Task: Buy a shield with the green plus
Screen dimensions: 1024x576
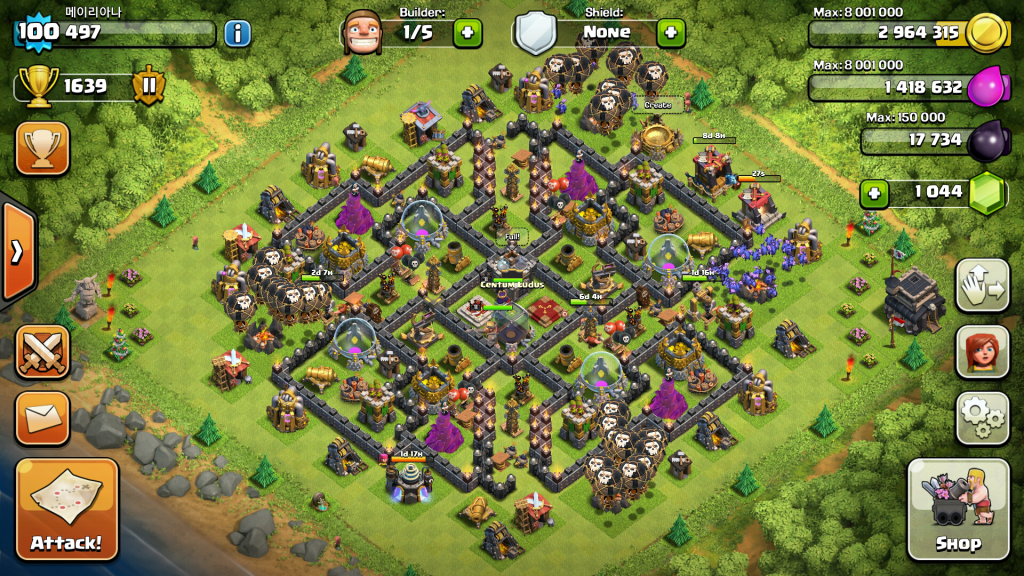Action: [x=671, y=32]
